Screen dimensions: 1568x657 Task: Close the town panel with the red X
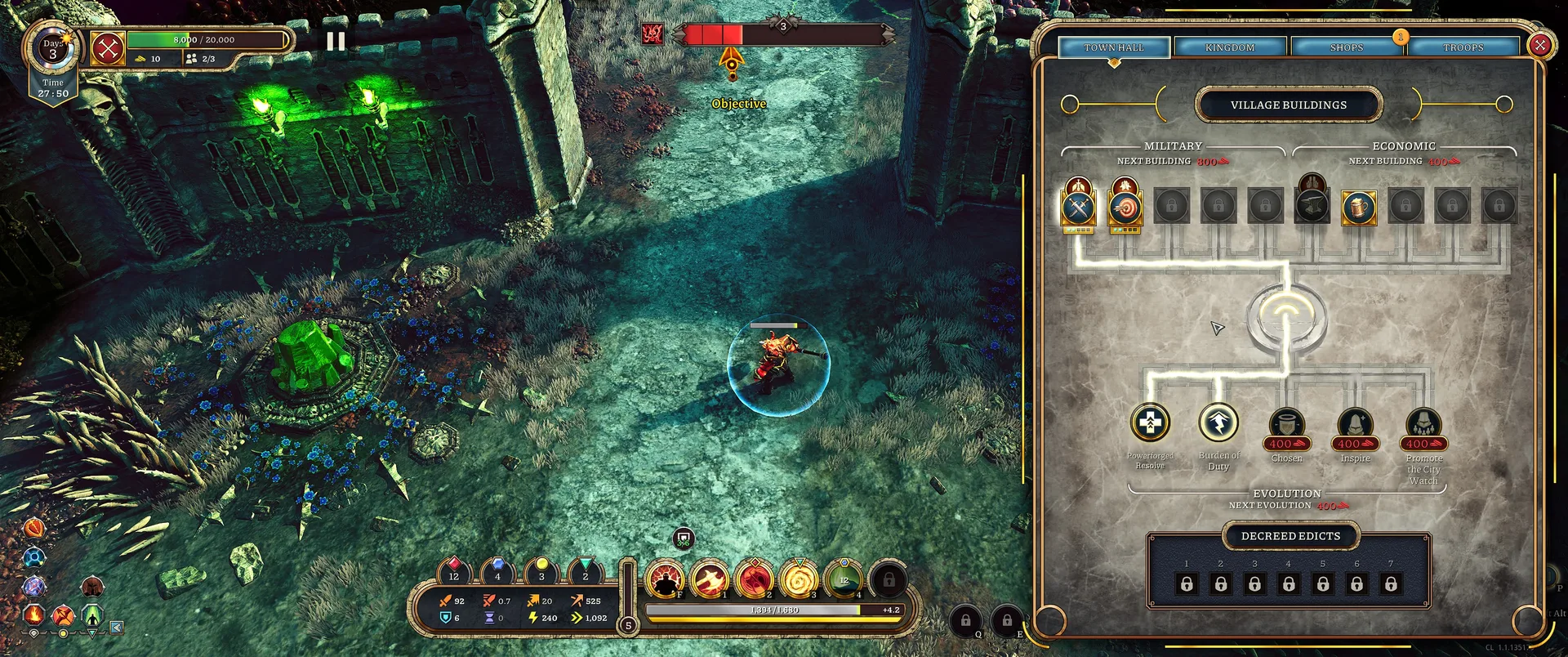[x=1539, y=45]
